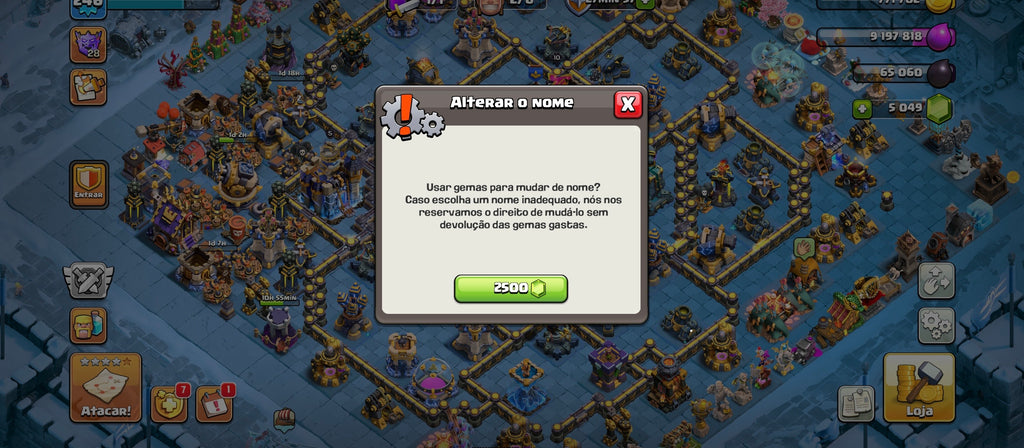Open the crossed swords shield icon
Image resolution: width=1024 pixels, height=448 pixels.
click(x=89, y=282)
